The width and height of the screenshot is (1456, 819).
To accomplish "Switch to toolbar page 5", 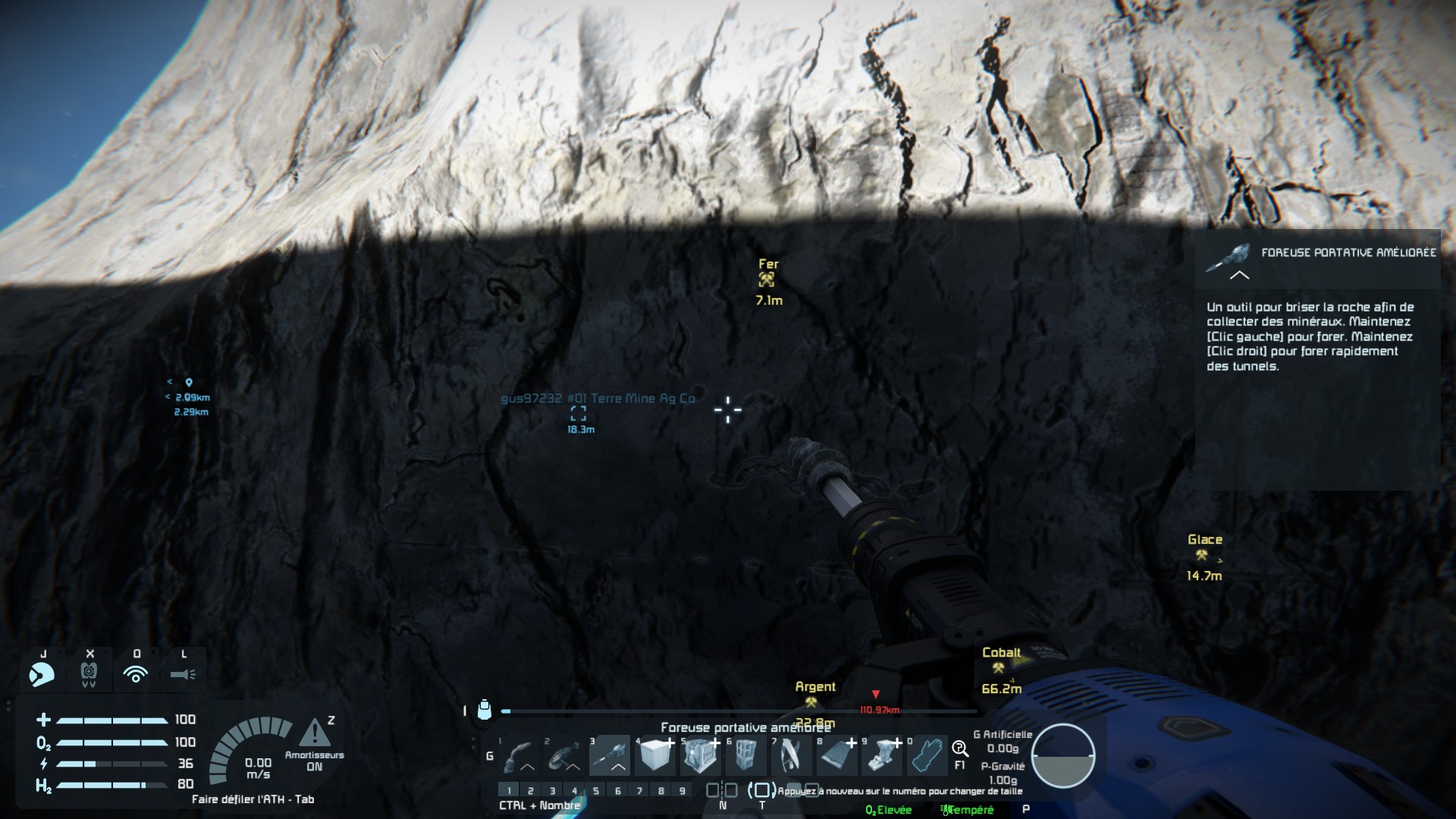I will point(596,791).
